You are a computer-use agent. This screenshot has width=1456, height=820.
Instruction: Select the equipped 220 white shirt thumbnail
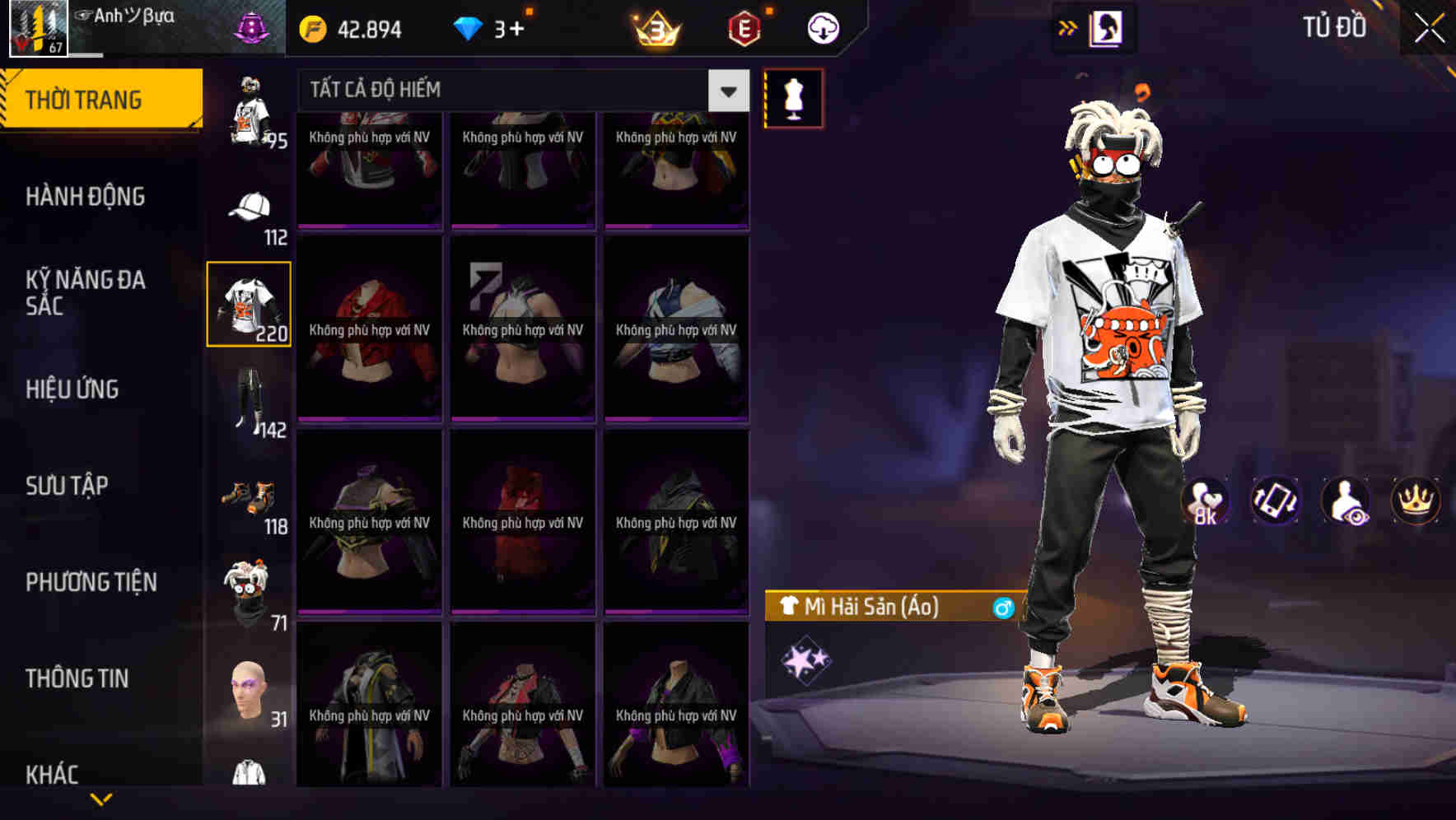249,303
